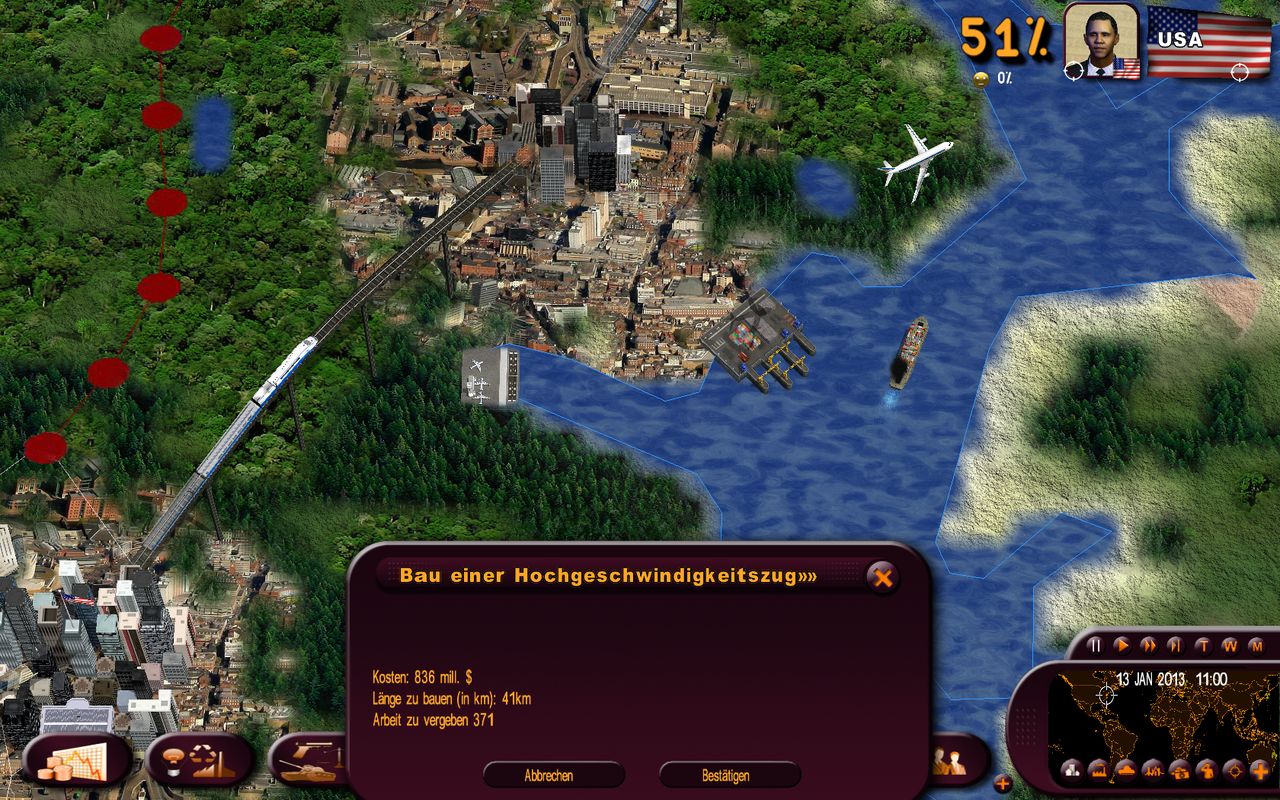The image size is (1280, 800).
Task: Open the economy chart and coins menu
Action: click(x=77, y=763)
